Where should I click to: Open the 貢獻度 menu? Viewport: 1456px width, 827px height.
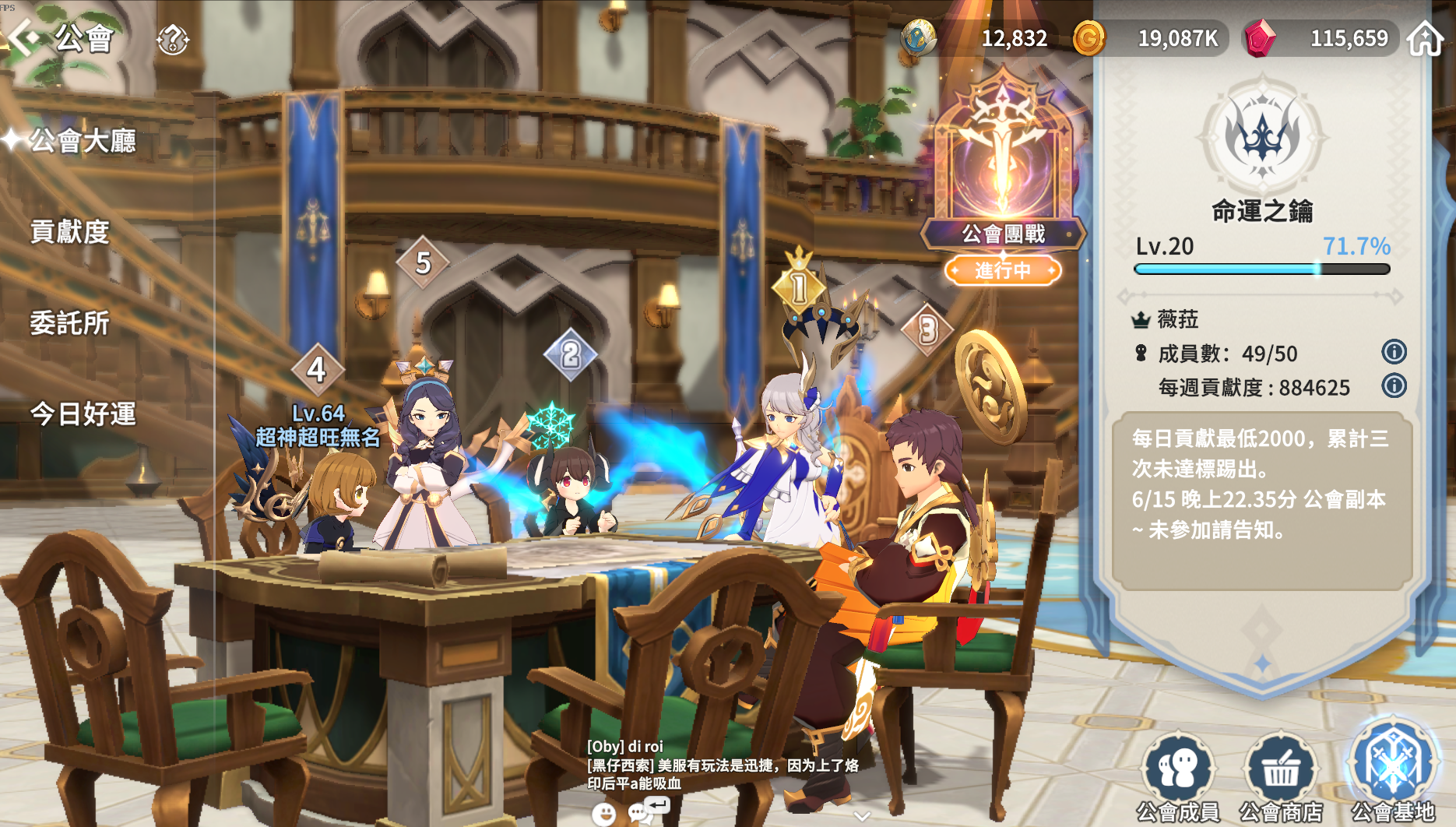tap(70, 232)
